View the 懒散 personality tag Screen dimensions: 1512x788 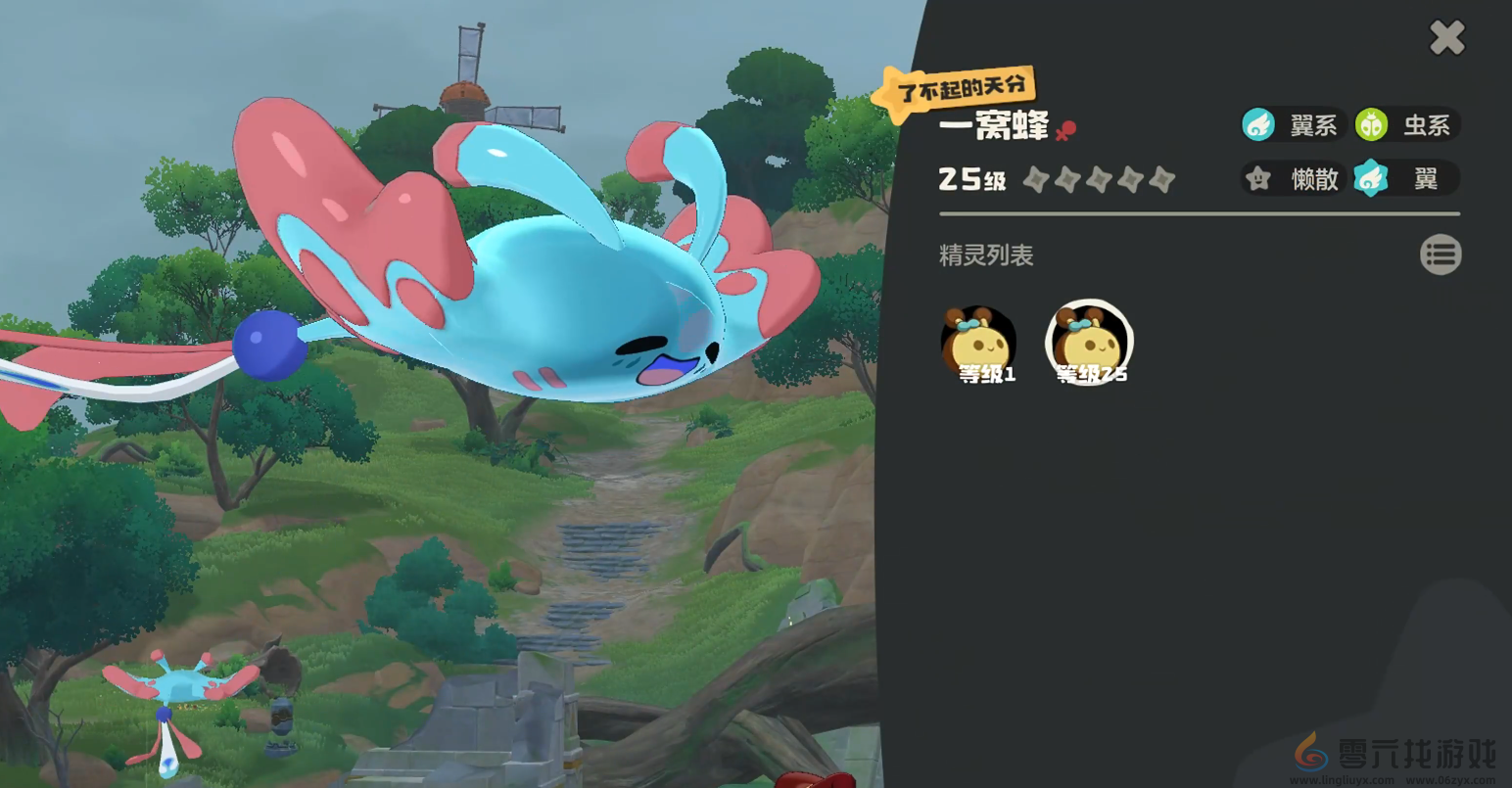(1293, 179)
